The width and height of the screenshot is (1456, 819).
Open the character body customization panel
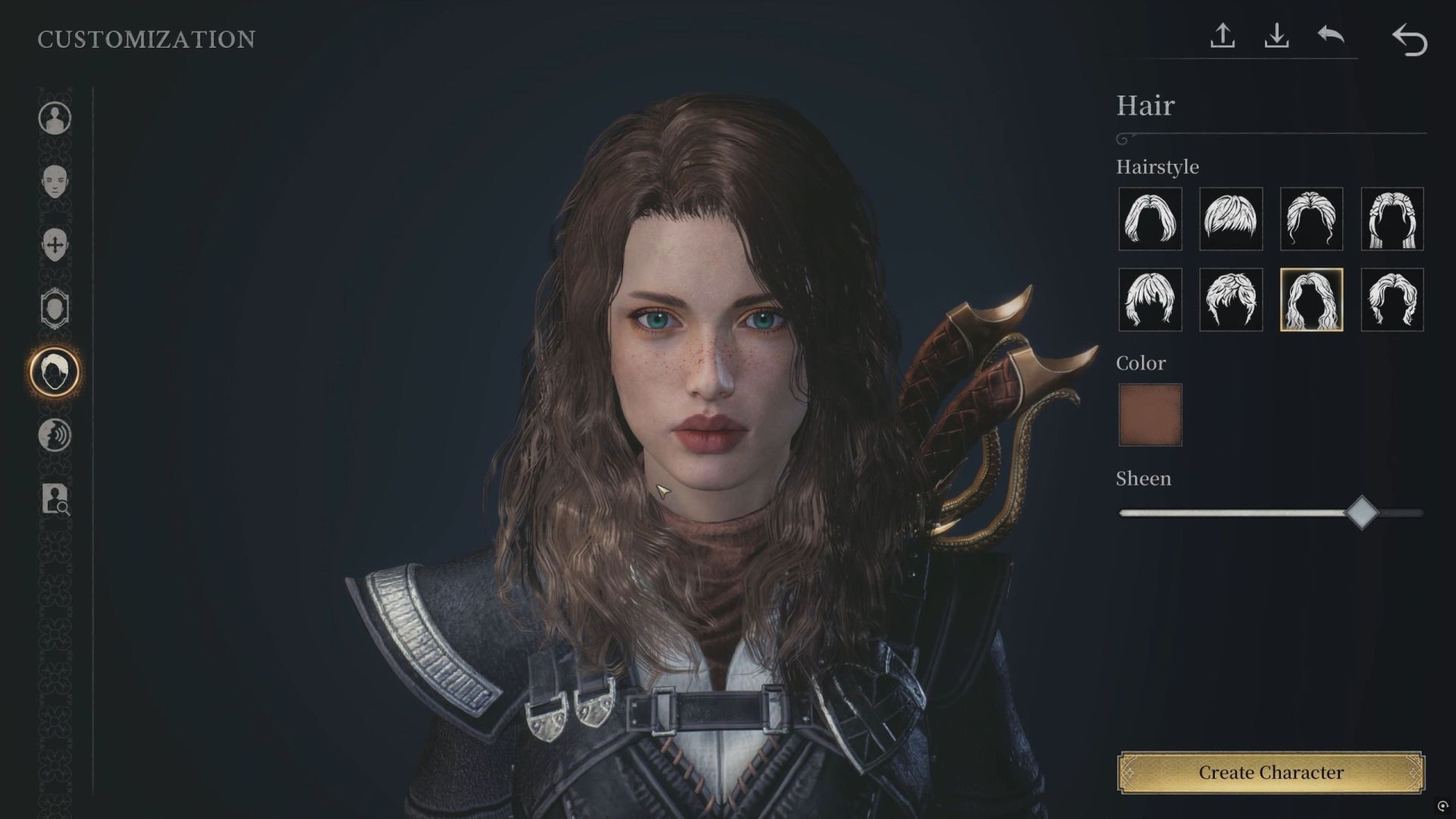point(54,118)
